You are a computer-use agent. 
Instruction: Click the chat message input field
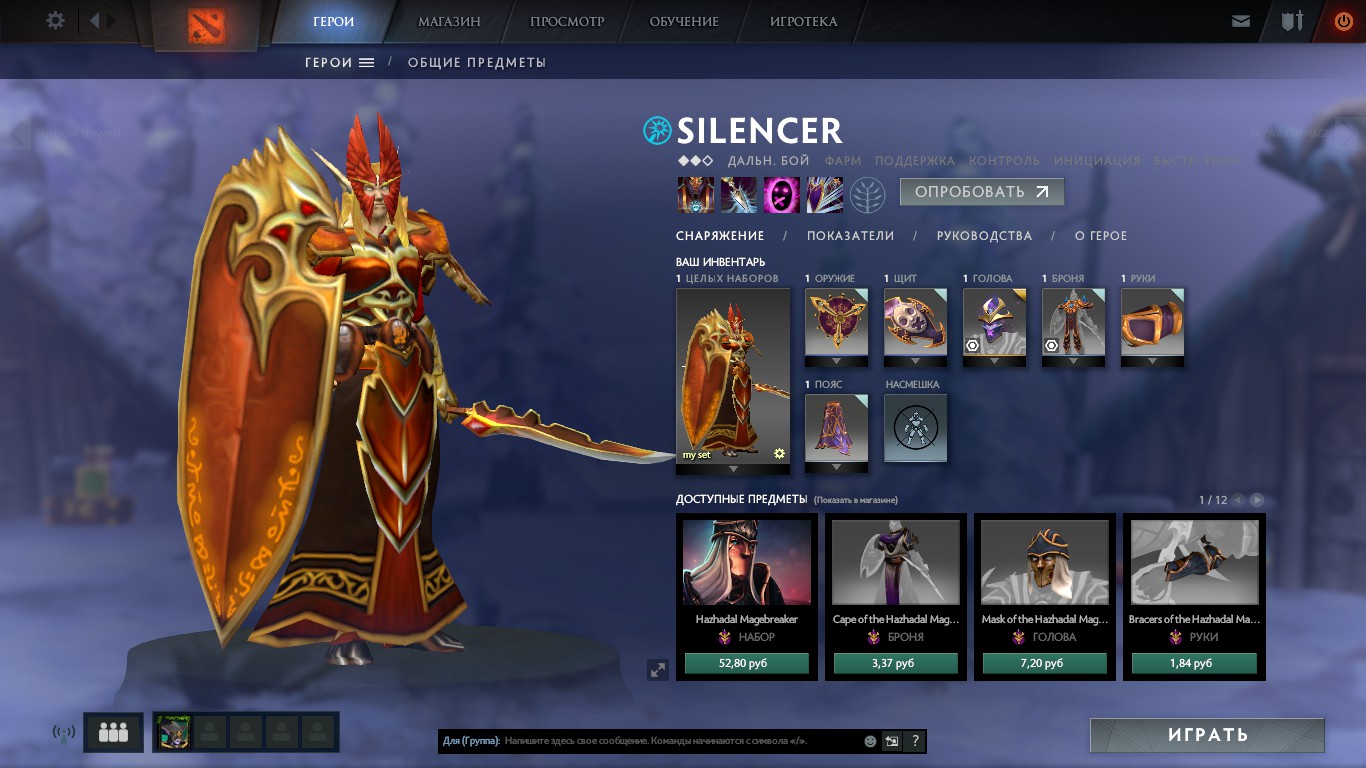pos(680,742)
